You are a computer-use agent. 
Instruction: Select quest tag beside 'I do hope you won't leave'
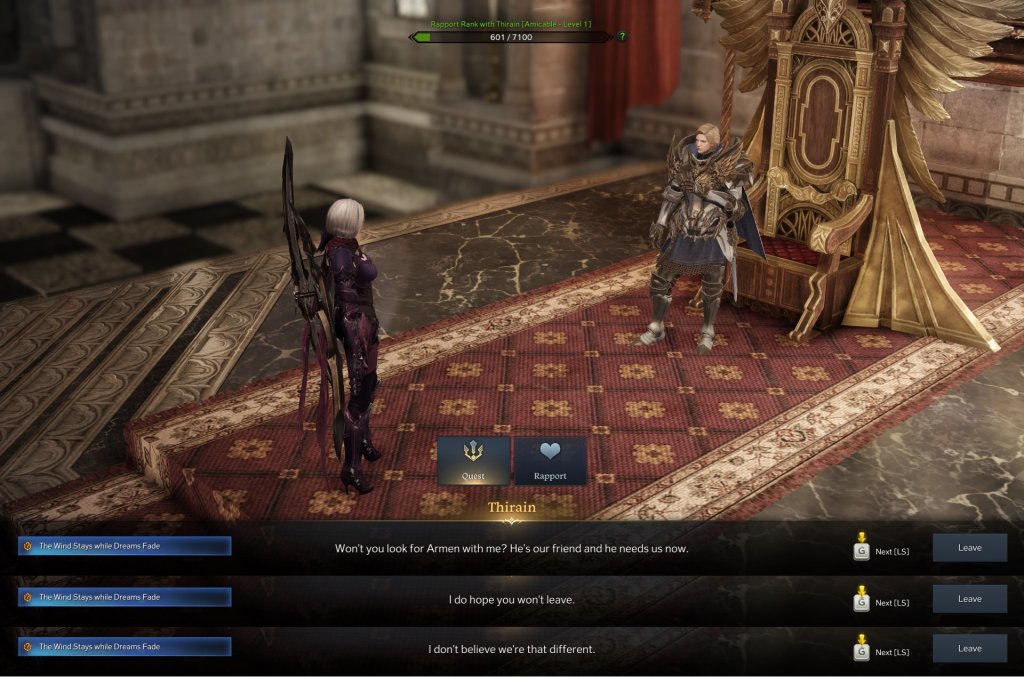(125, 597)
